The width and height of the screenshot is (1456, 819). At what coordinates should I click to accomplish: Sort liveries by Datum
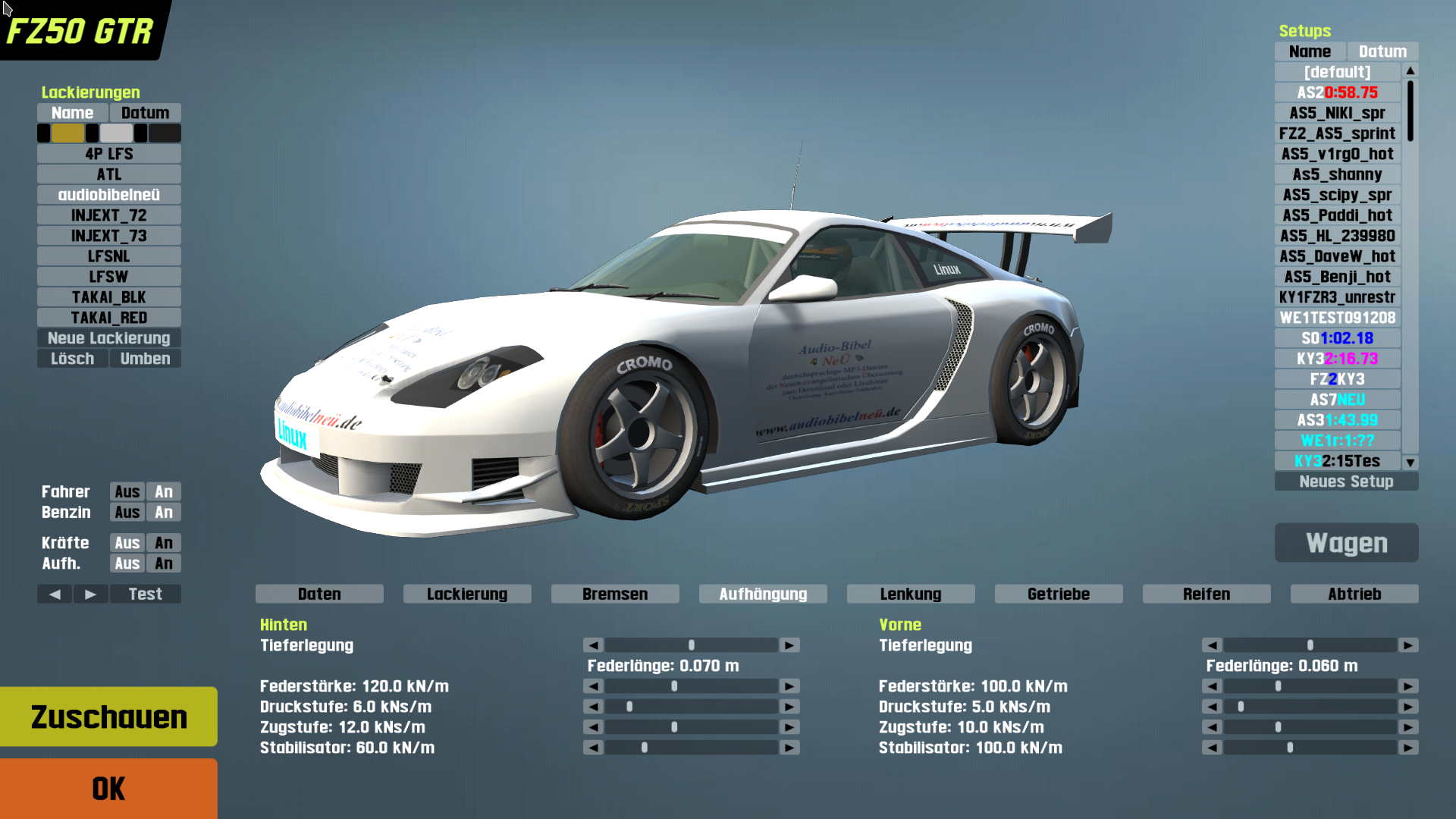click(145, 113)
